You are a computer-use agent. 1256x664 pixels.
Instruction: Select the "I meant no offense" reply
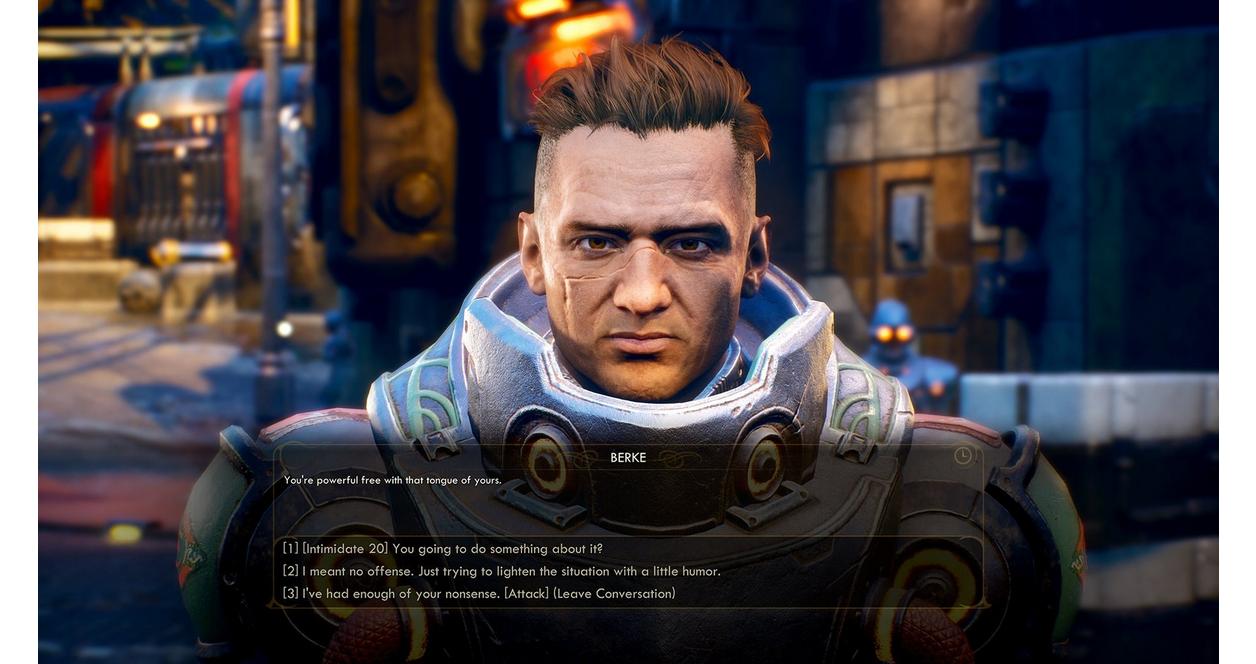click(501, 571)
